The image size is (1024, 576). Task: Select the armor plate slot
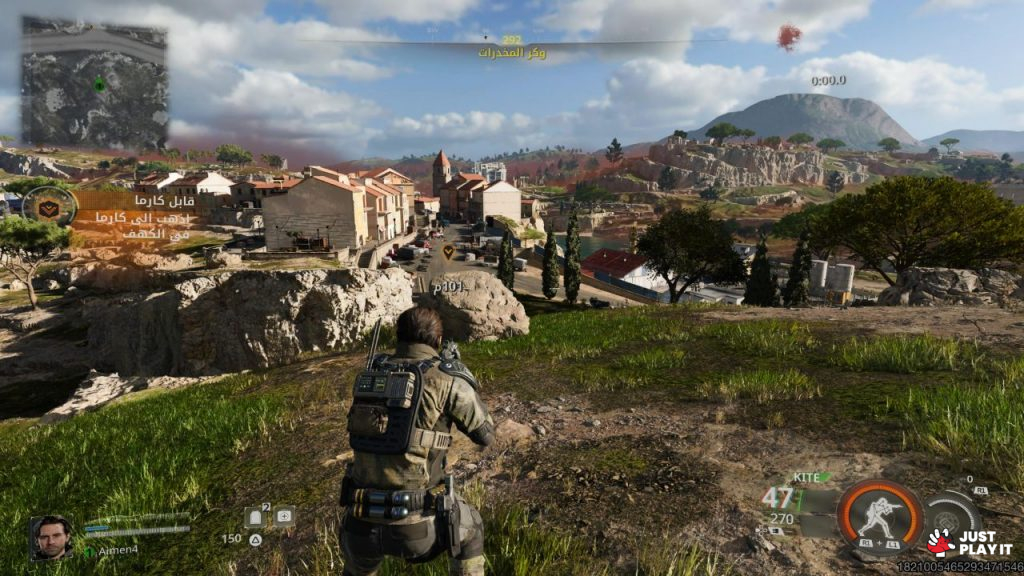tap(254, 517)
